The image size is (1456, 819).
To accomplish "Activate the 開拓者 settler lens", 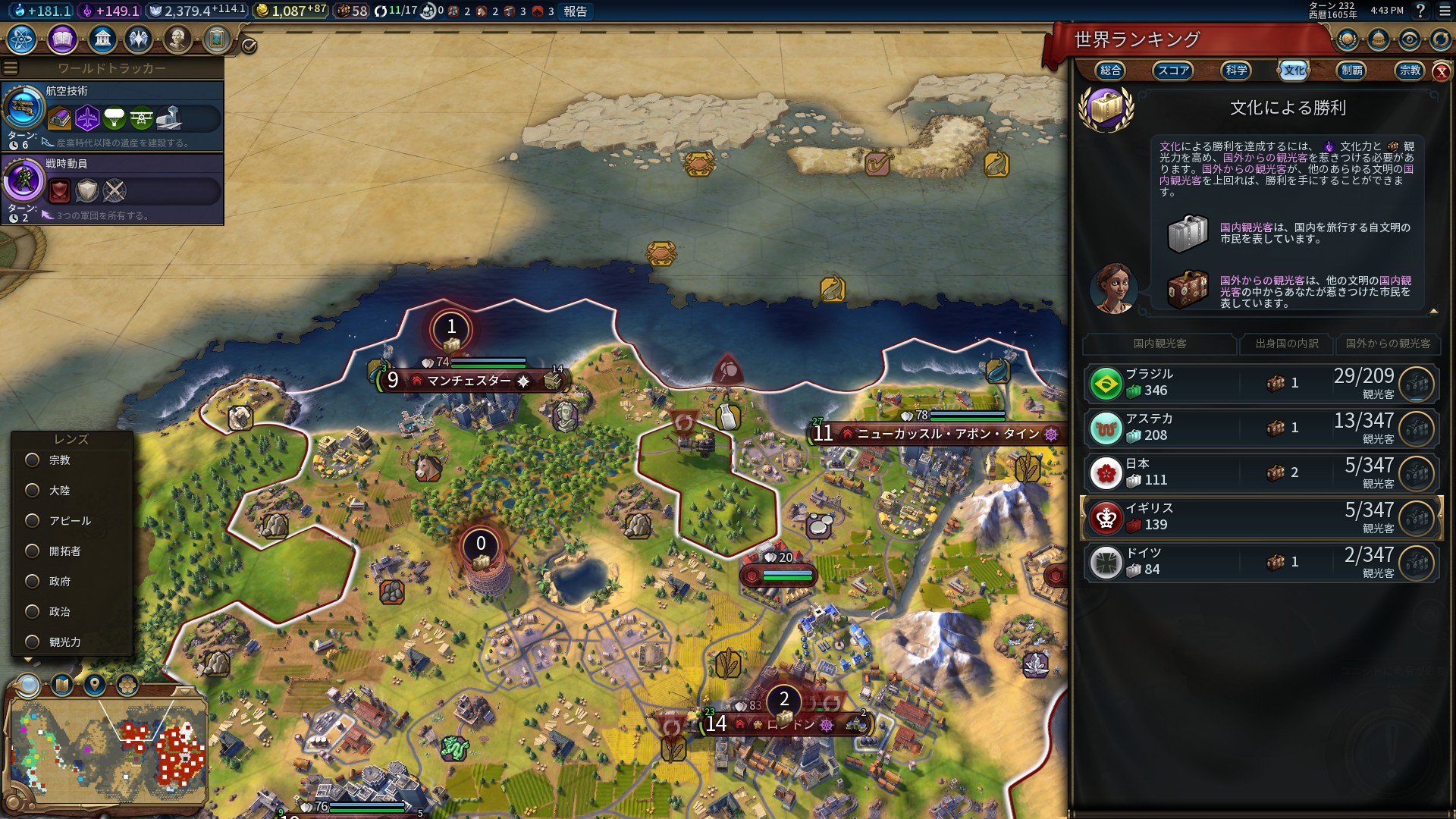I will coord(33,551).
